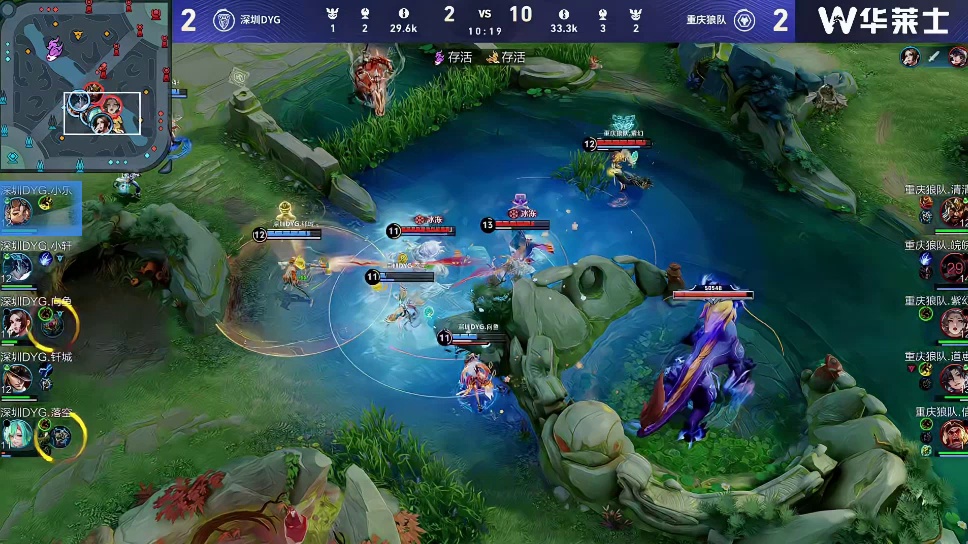Click the 深圳DYG team logo
The image size is (968, 544).
point(224,21)
